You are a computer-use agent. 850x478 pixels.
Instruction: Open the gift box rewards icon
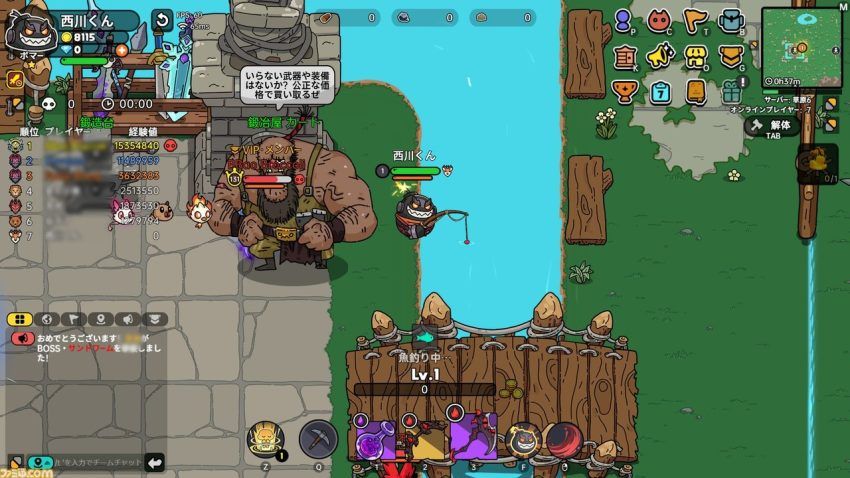pyautogui.click(x=732, y=90)
